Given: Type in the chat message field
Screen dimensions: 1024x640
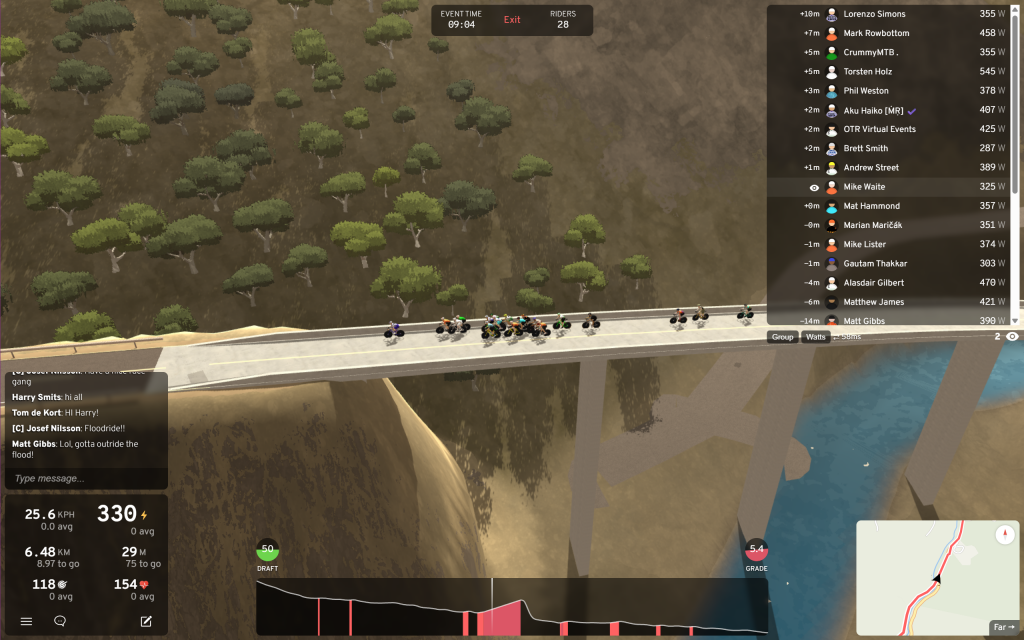Looking at the screenshot, I should (86, 478).
